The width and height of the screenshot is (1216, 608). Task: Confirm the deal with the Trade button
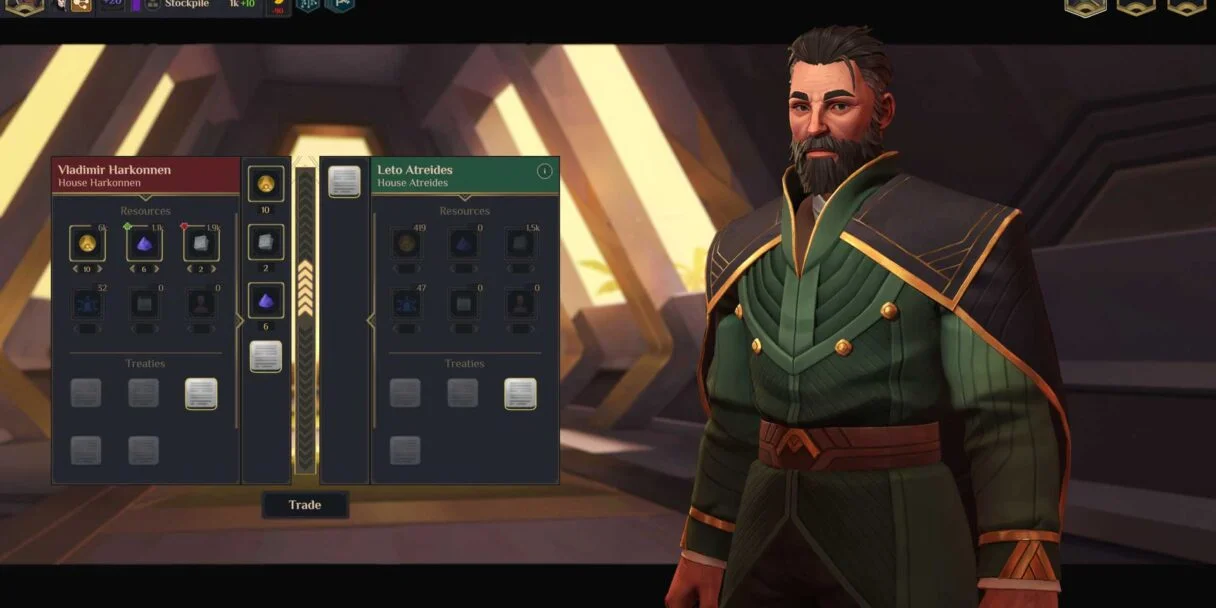[x=305, y=505]
